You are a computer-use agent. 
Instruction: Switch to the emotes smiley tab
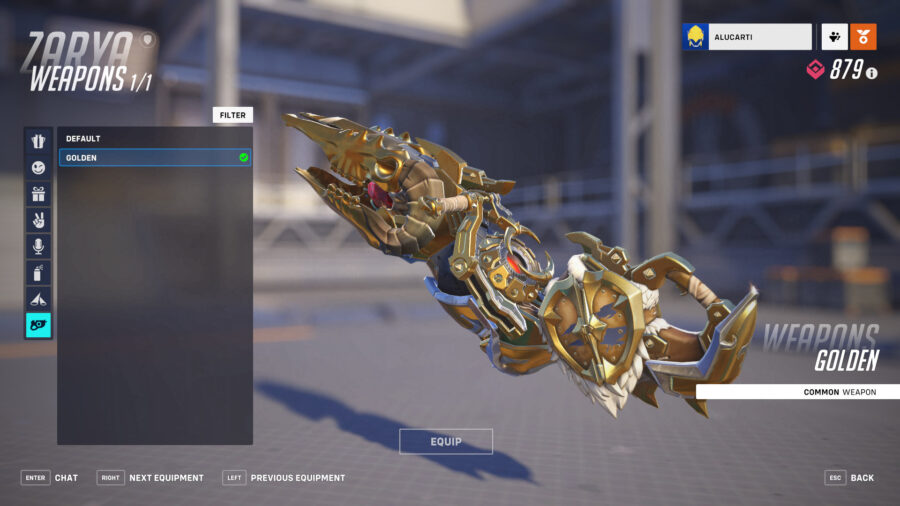coord(38,167)
